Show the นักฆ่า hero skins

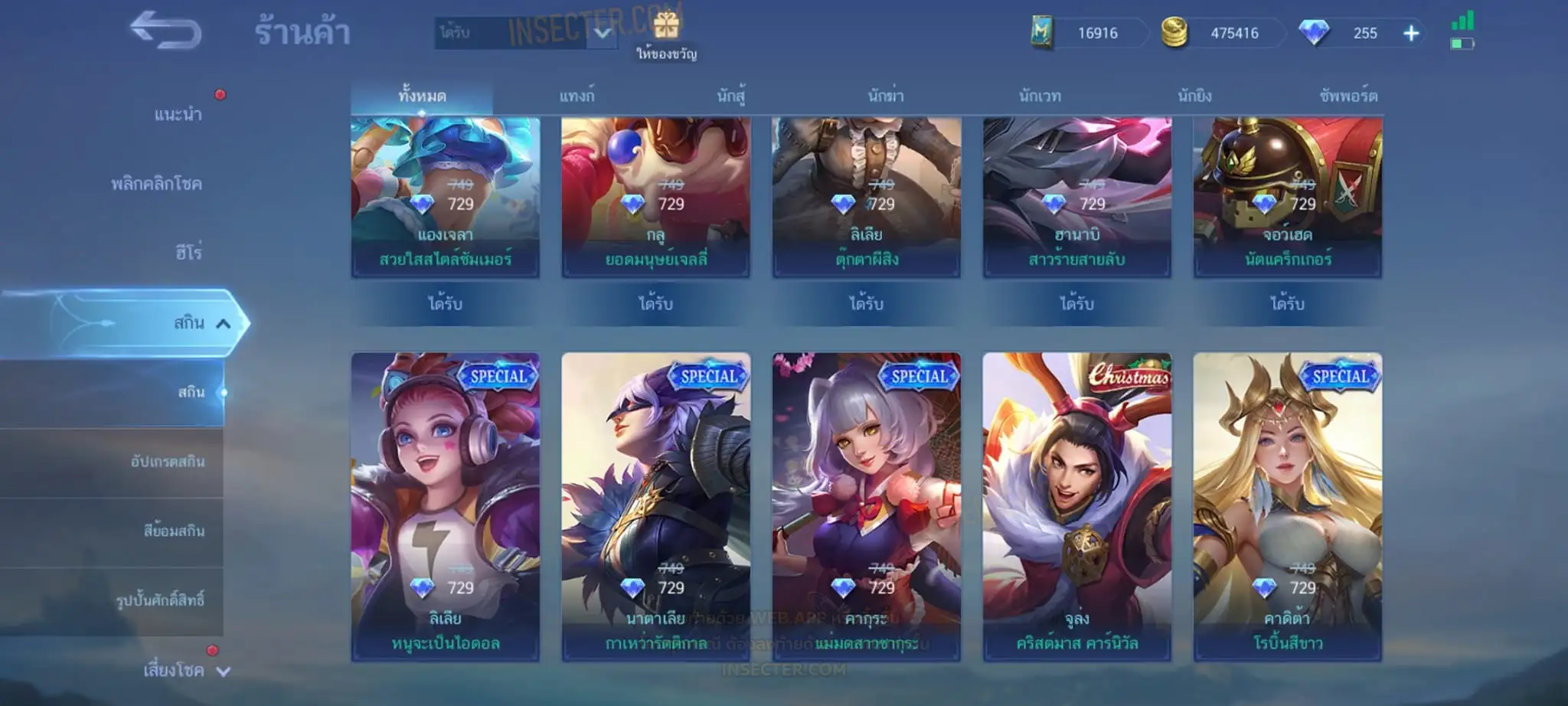point(886,96)
